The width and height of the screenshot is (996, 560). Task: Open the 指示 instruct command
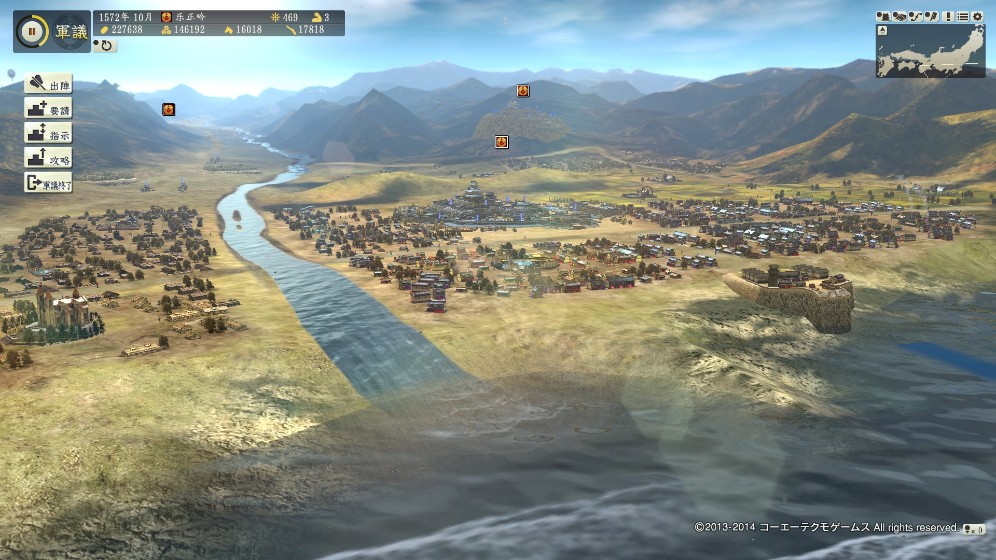[x=48, y=133]
